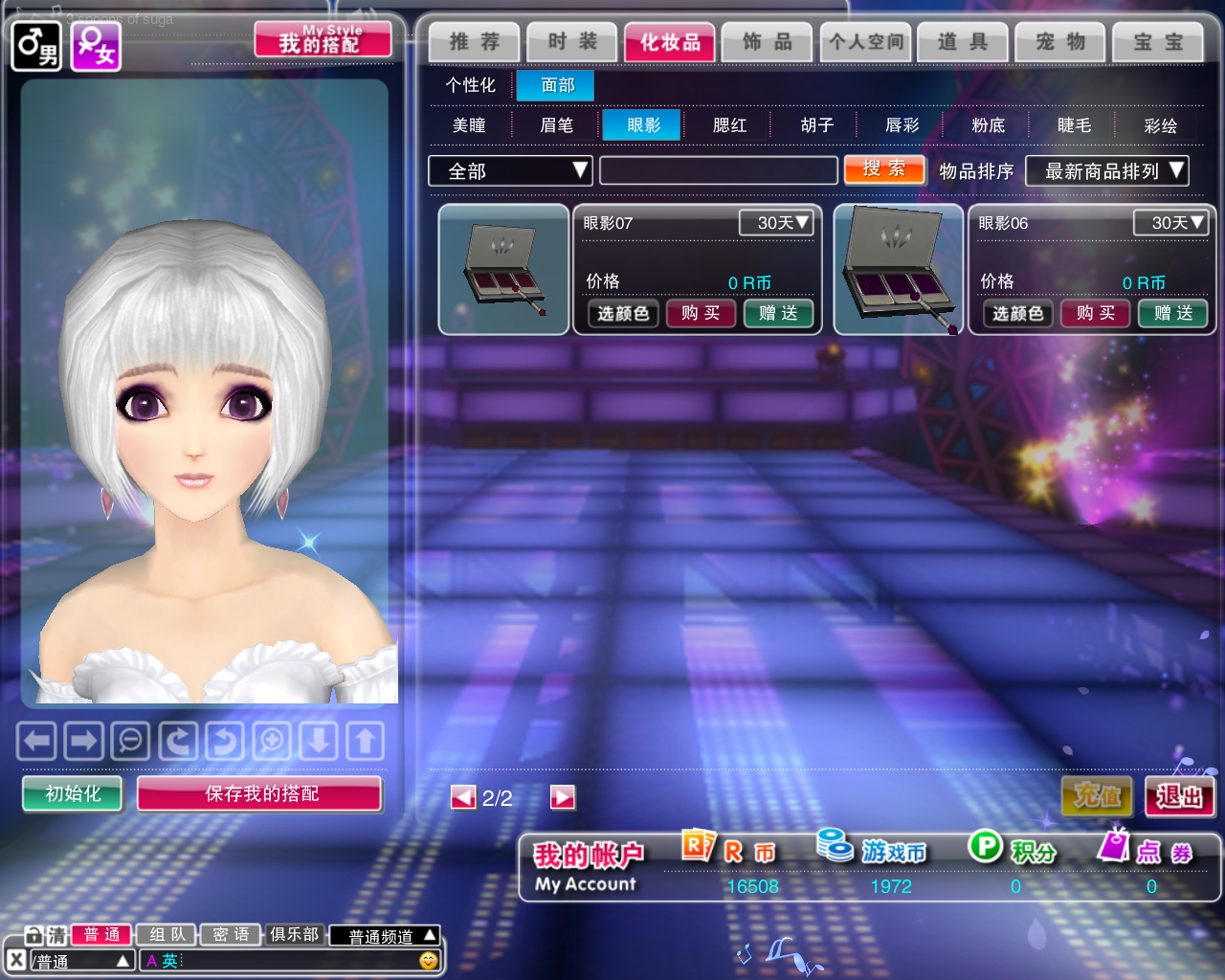This screenshot has width=1225, height=980.
Task: Open the 最新商品排列 sort dropdown
Action: pyautogui.click(x=1107, y=171)
